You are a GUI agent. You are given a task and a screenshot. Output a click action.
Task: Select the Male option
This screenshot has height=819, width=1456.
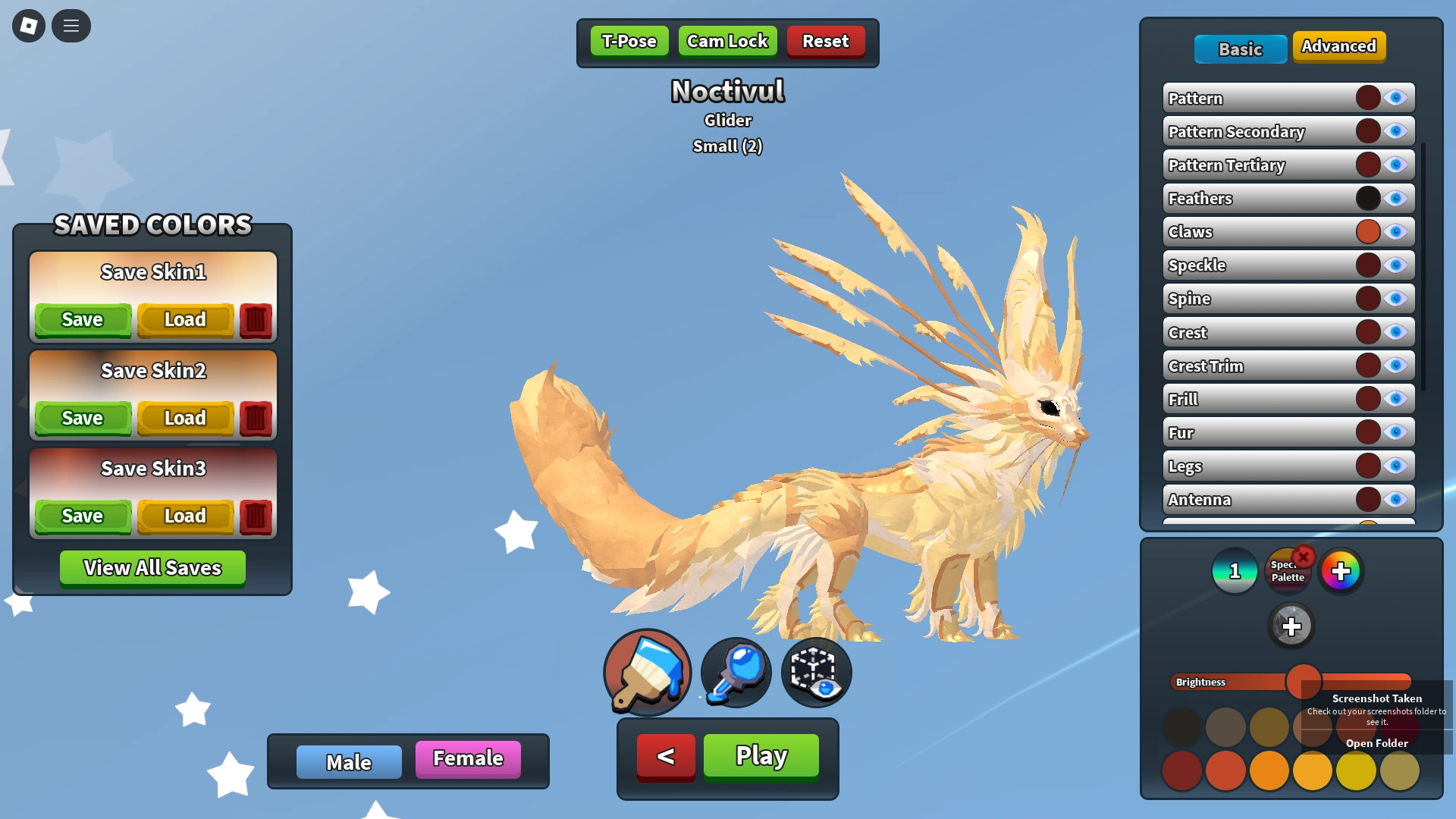[x=349, y=761]
